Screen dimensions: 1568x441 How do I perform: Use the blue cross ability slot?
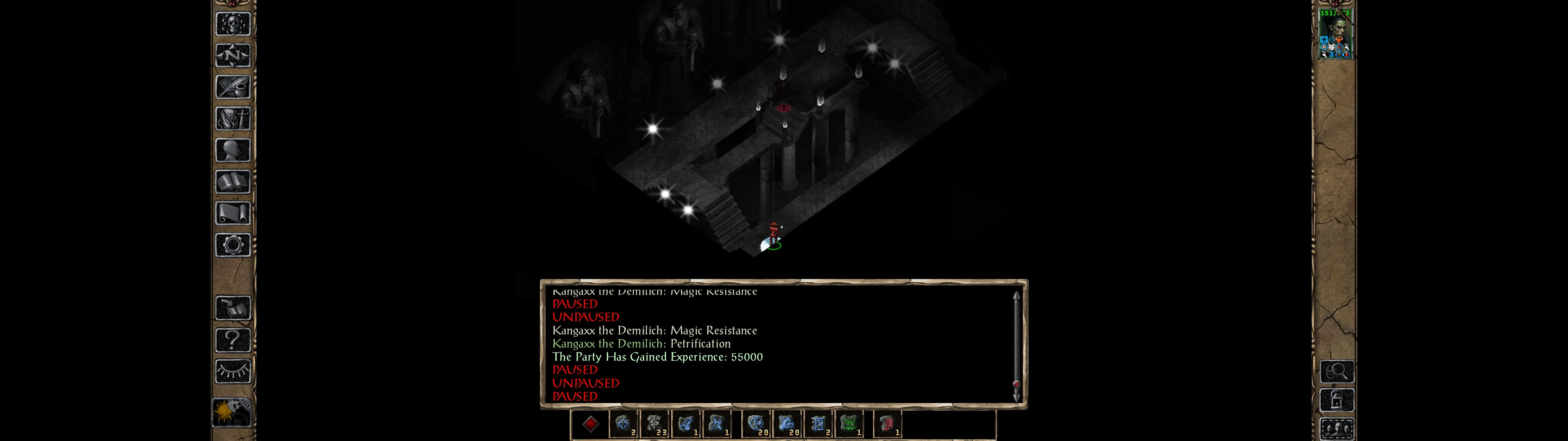pyautogui.click(x=623, y=424)
